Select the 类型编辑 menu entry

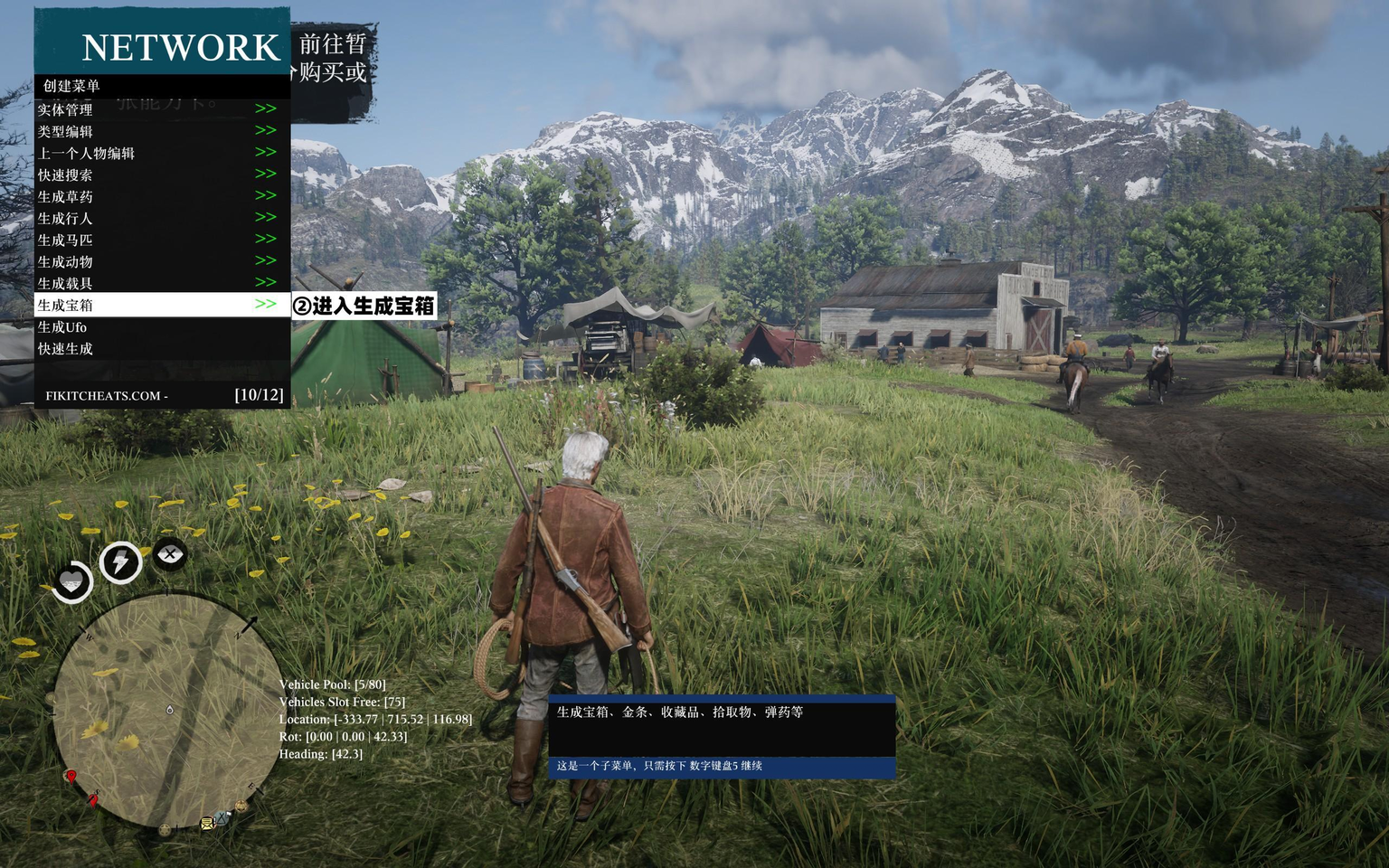click(x=65, y=131)
